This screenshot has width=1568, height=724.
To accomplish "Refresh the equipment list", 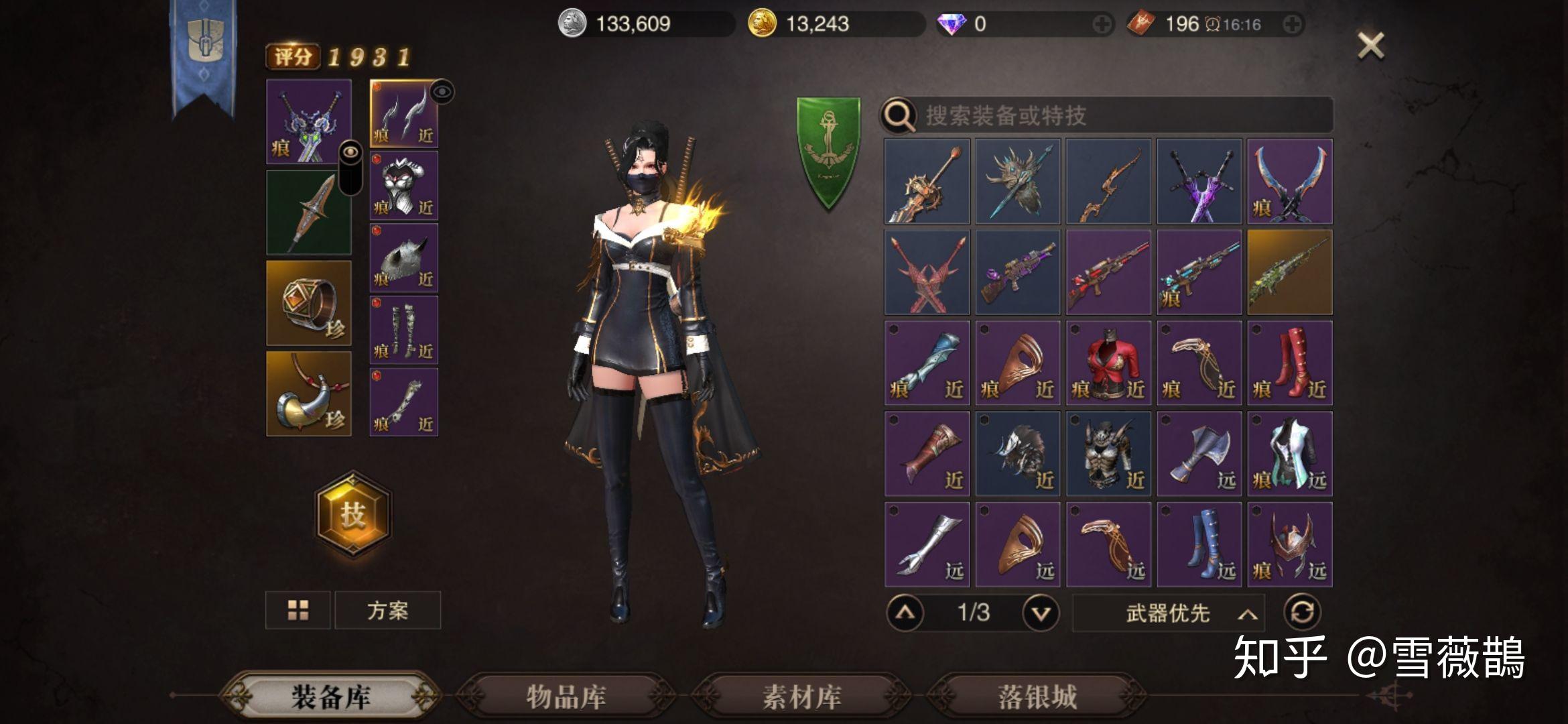I will [1302, 613].
